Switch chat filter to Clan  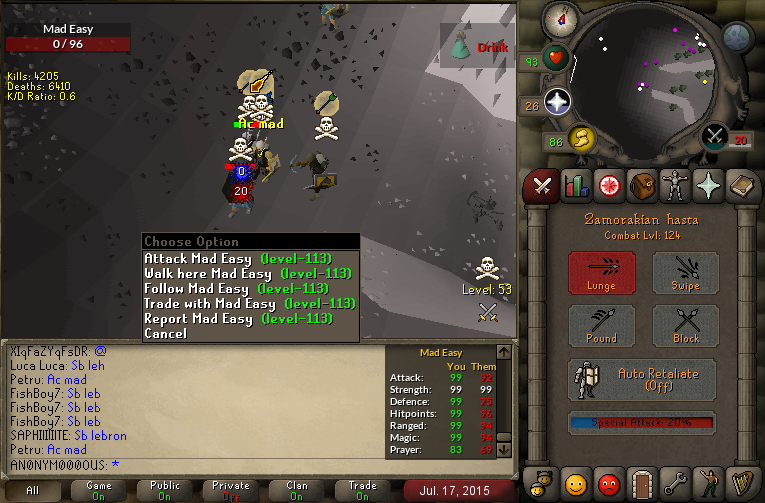pos(297,490)
